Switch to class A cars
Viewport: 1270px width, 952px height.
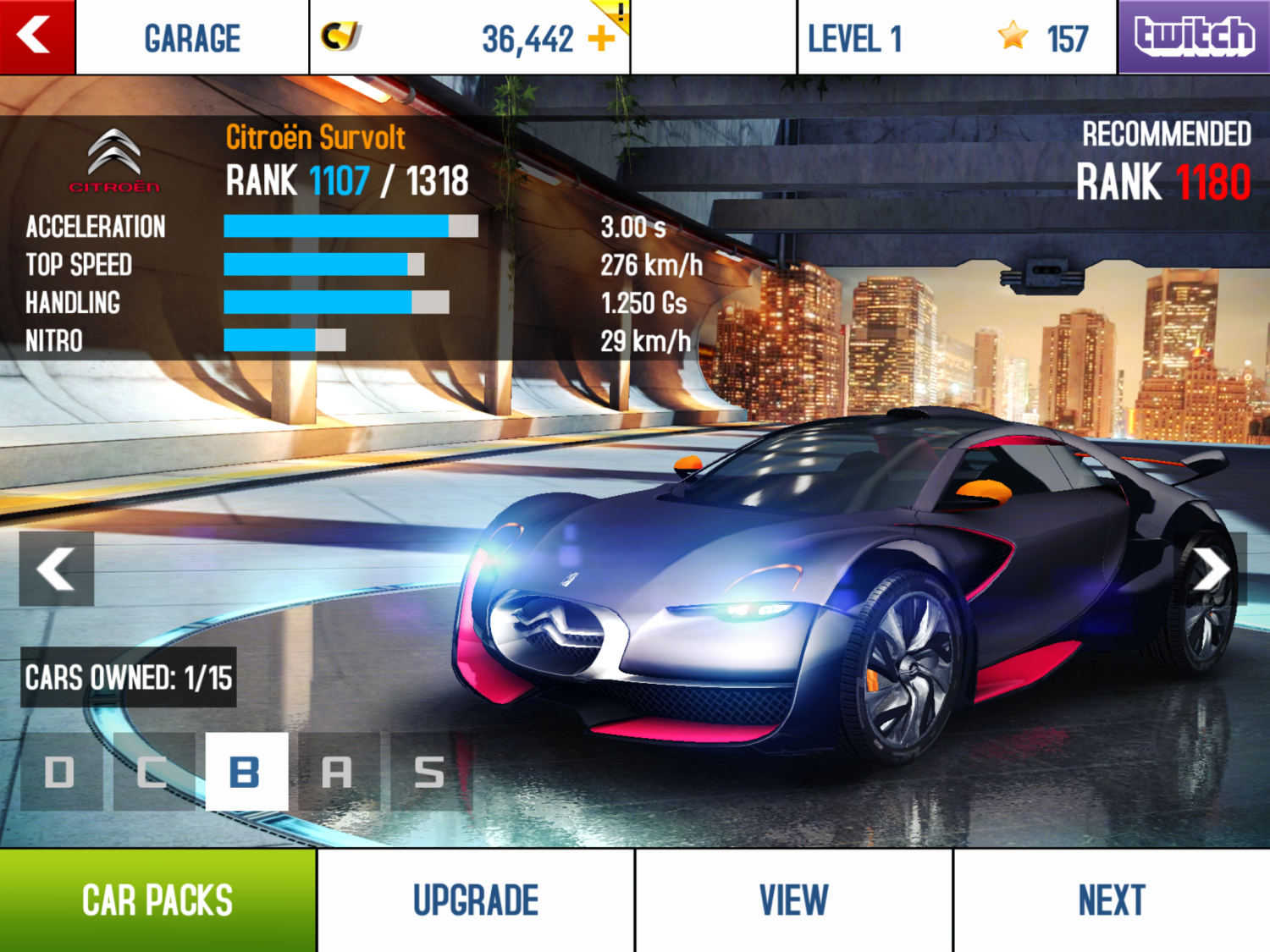pyautogui.click(x=337, y=772)
